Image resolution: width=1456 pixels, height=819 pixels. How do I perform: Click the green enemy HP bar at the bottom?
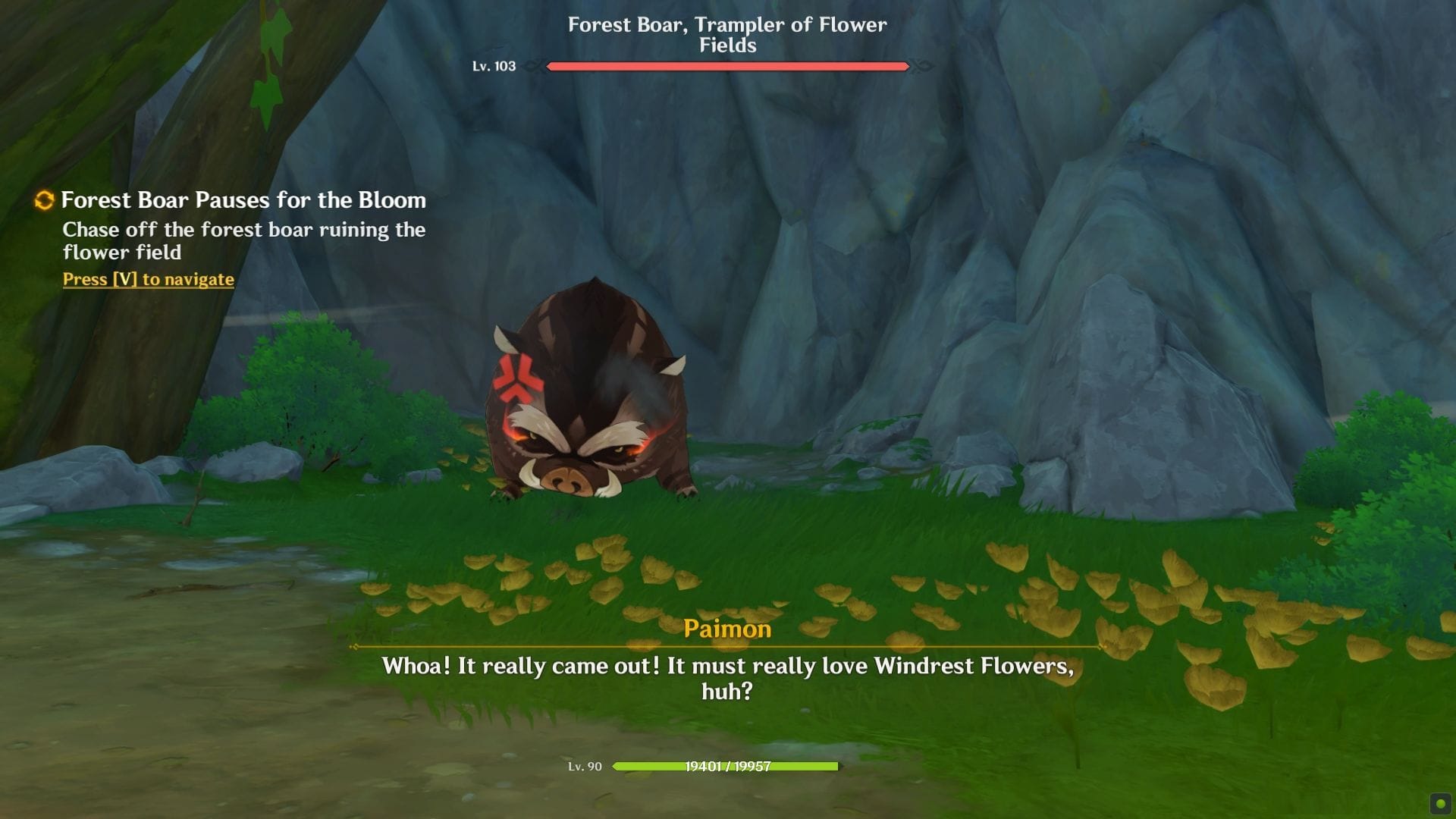724,766
